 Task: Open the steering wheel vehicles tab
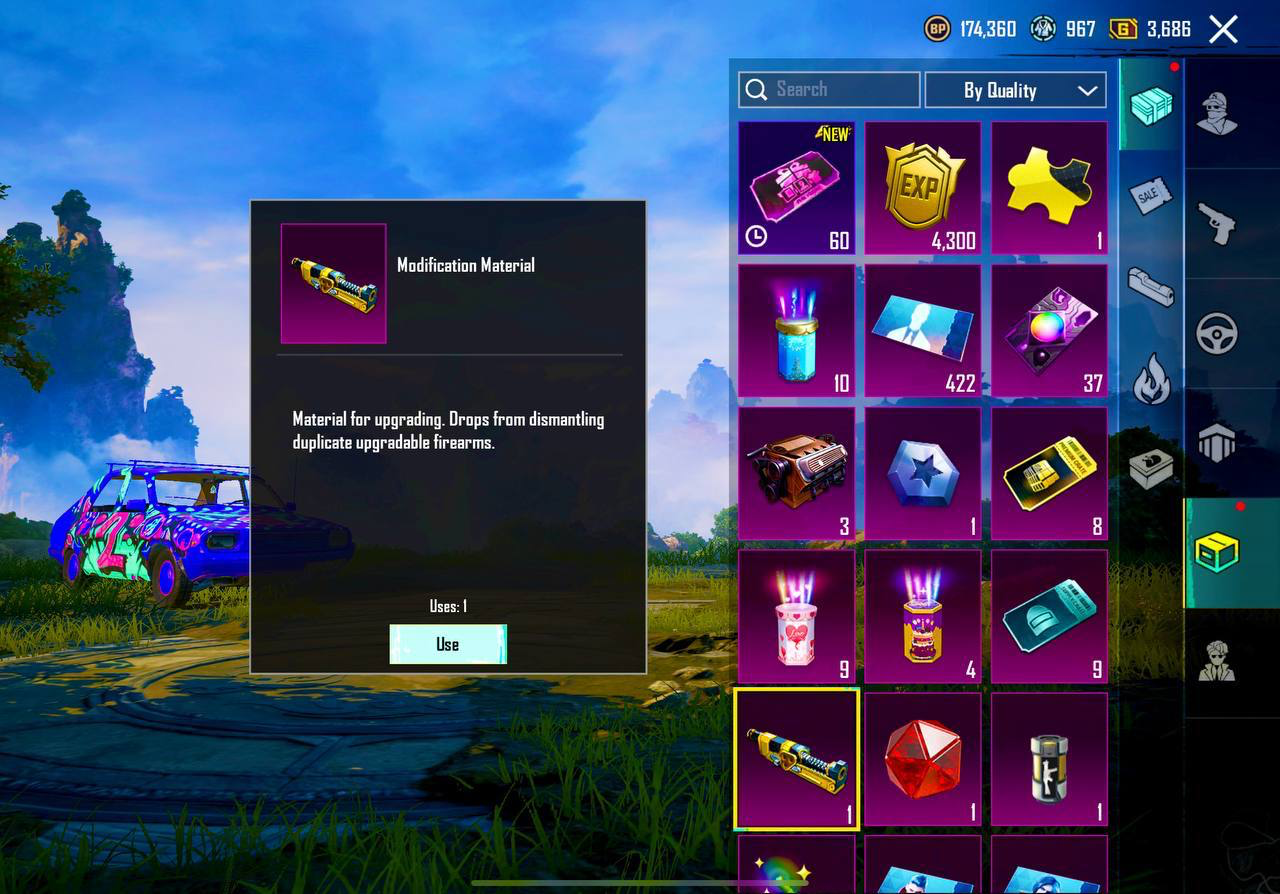tap(1217, 334)
